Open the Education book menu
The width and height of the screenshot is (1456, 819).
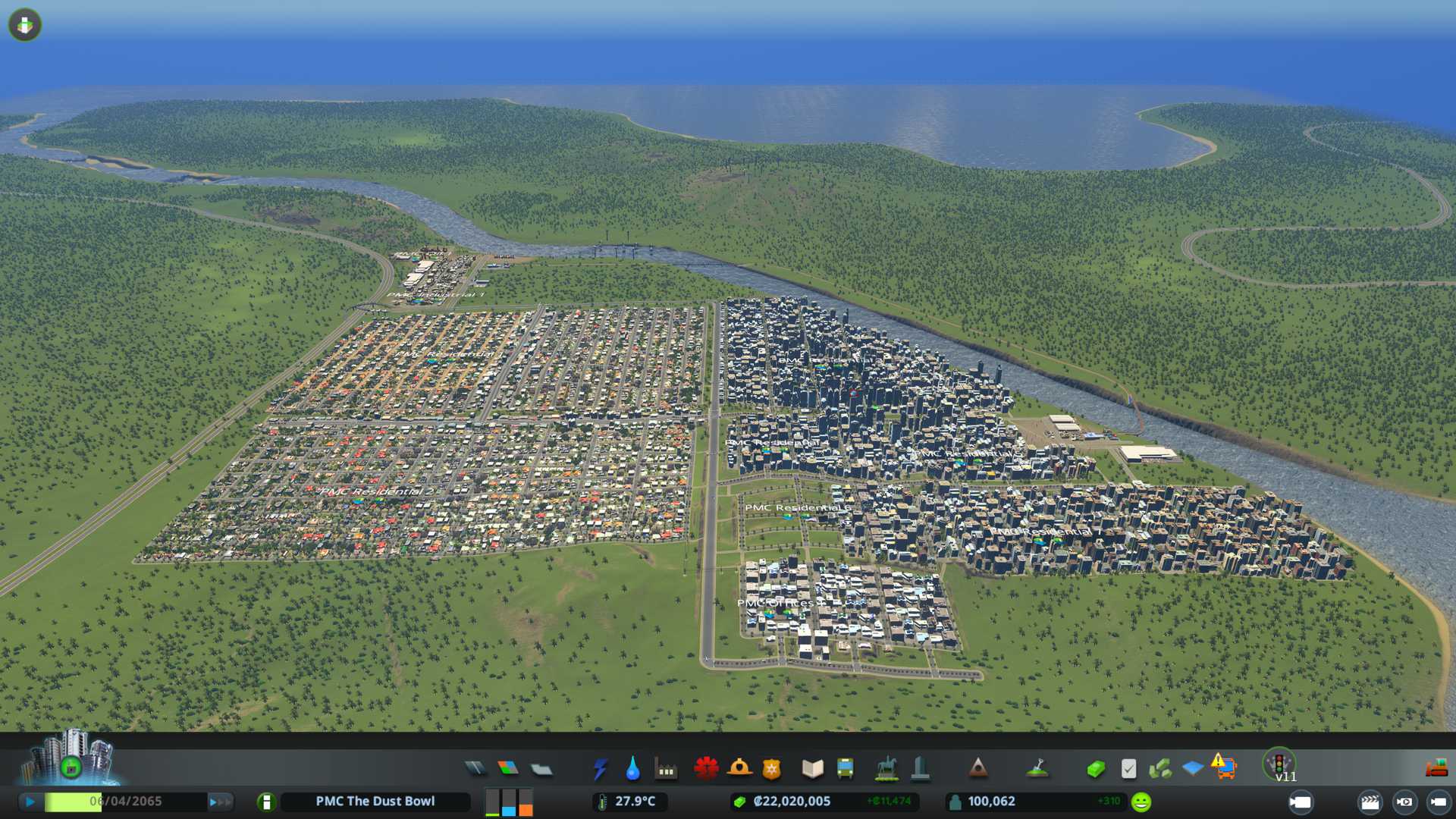pos(812,769)
